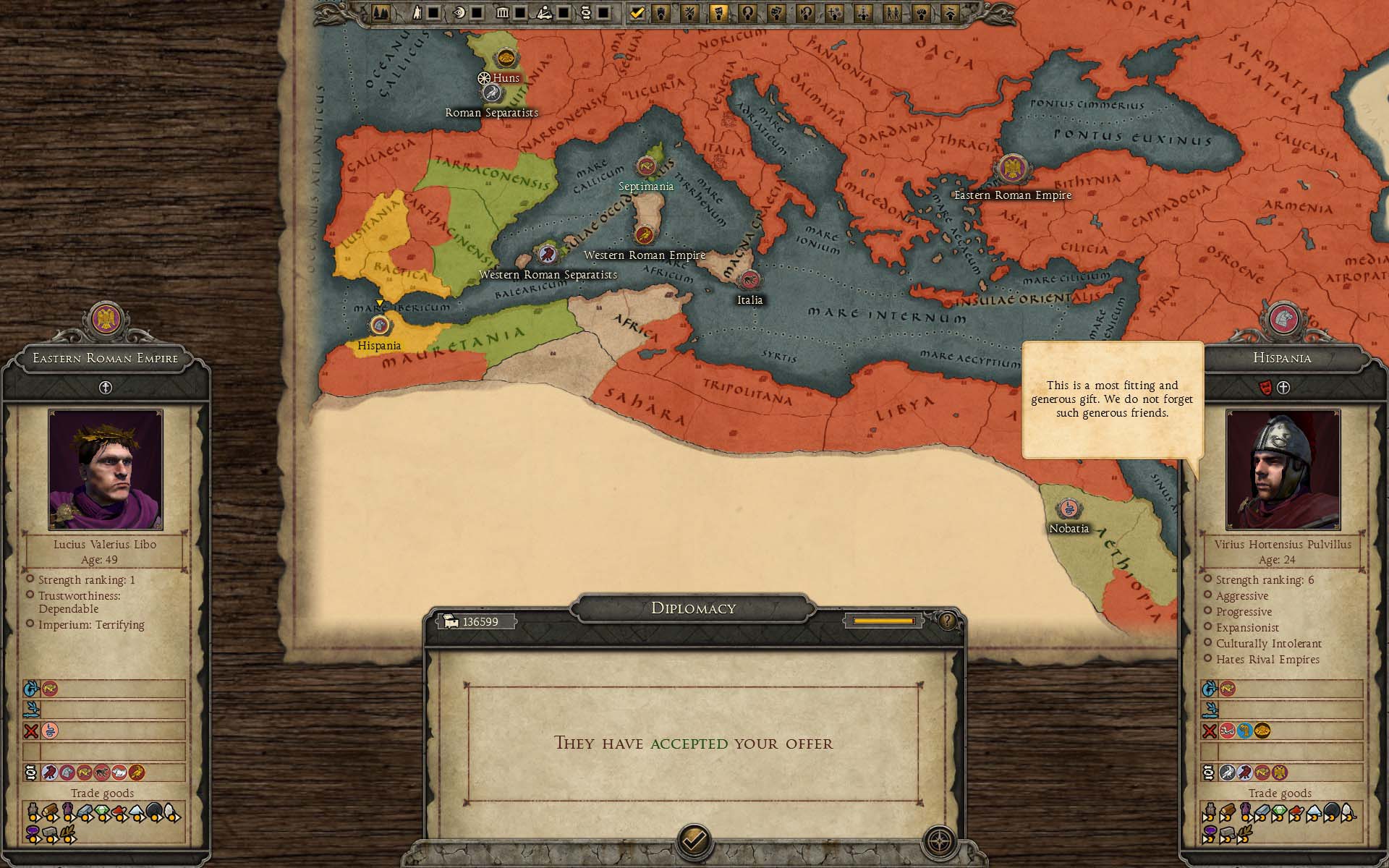The width and height of the screenshot is (1389, 868).
Task: Click the compass button in the Diplomacy panel
Action: (939, 841)
